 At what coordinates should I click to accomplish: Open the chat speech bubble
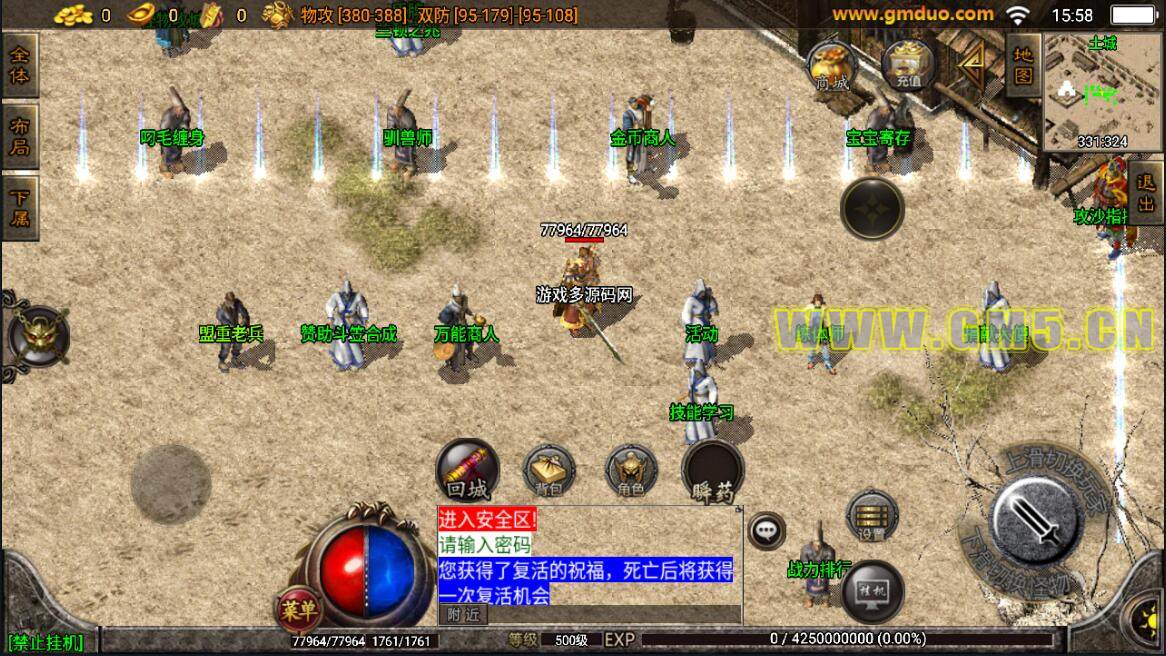coord(767,531)
